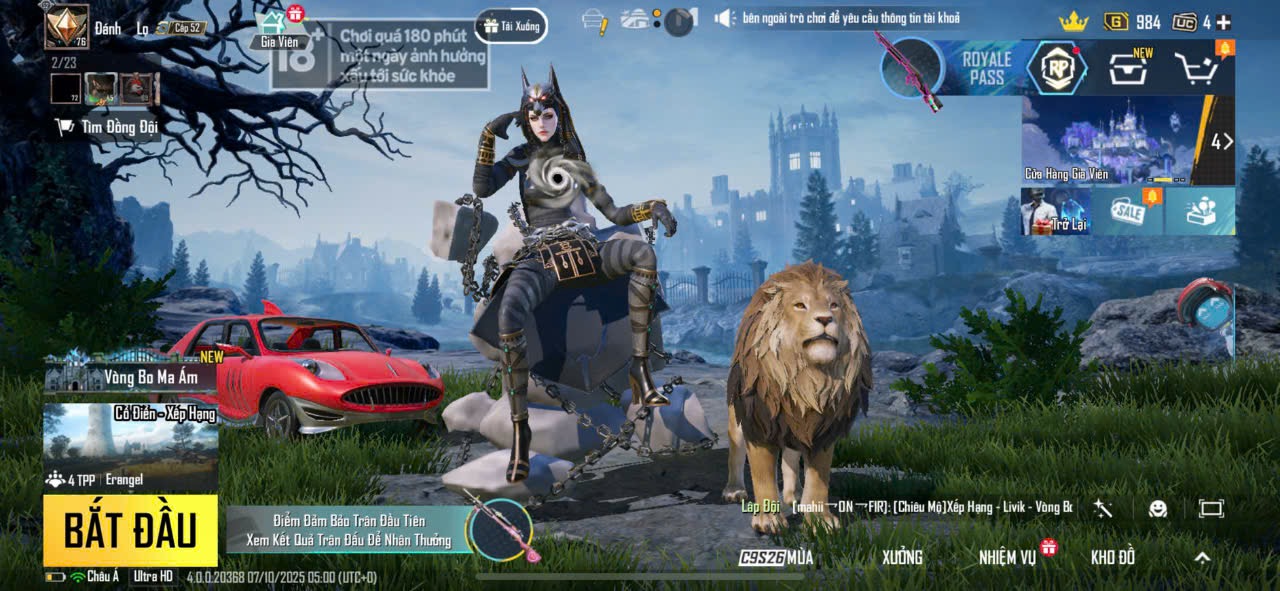The width and height of the screenshot is (1280, 591).
Task: Start the match with BẮT ĐẦU
Action: pos(130,530)
